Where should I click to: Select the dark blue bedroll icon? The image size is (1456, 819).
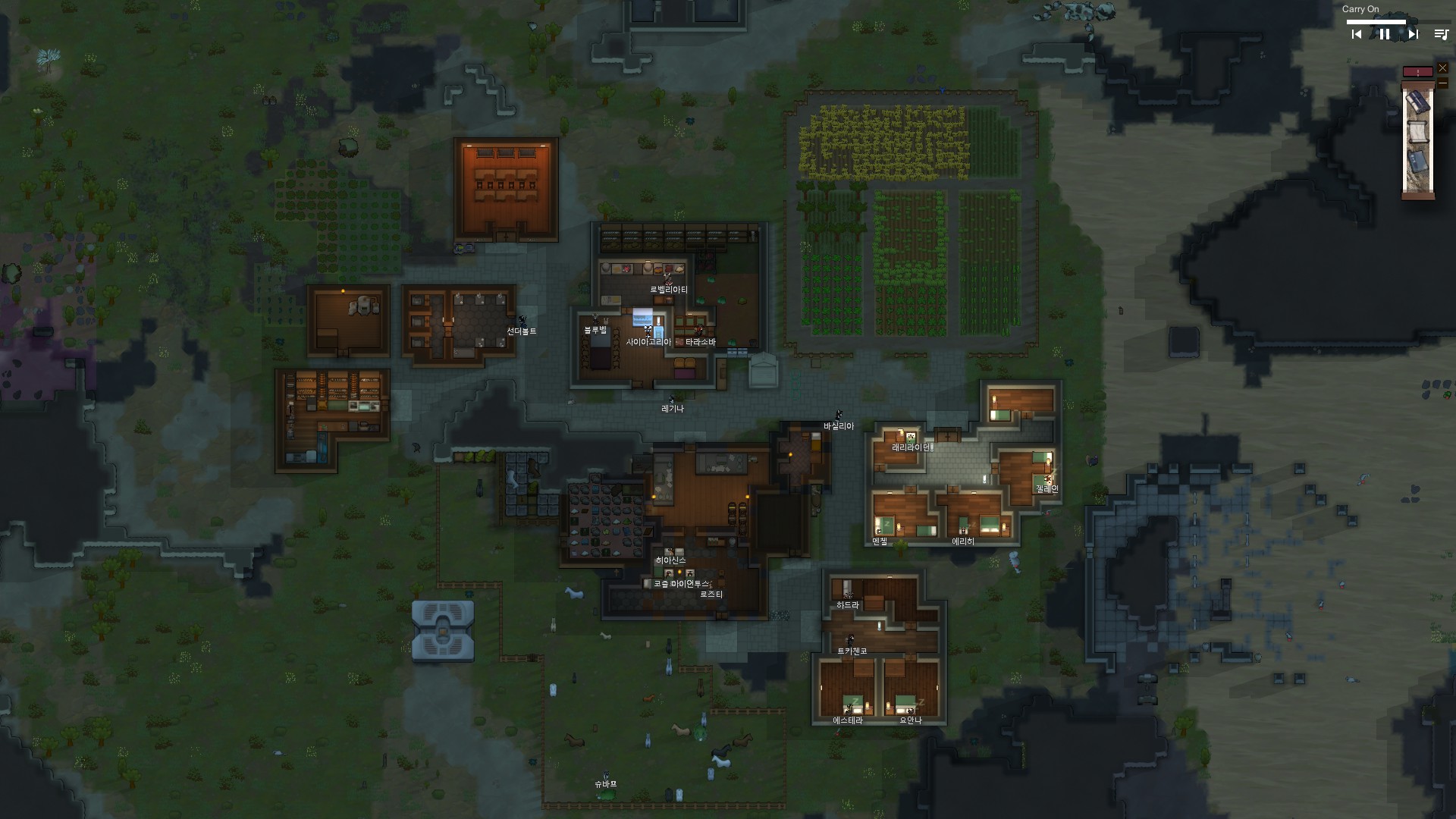1417,102
